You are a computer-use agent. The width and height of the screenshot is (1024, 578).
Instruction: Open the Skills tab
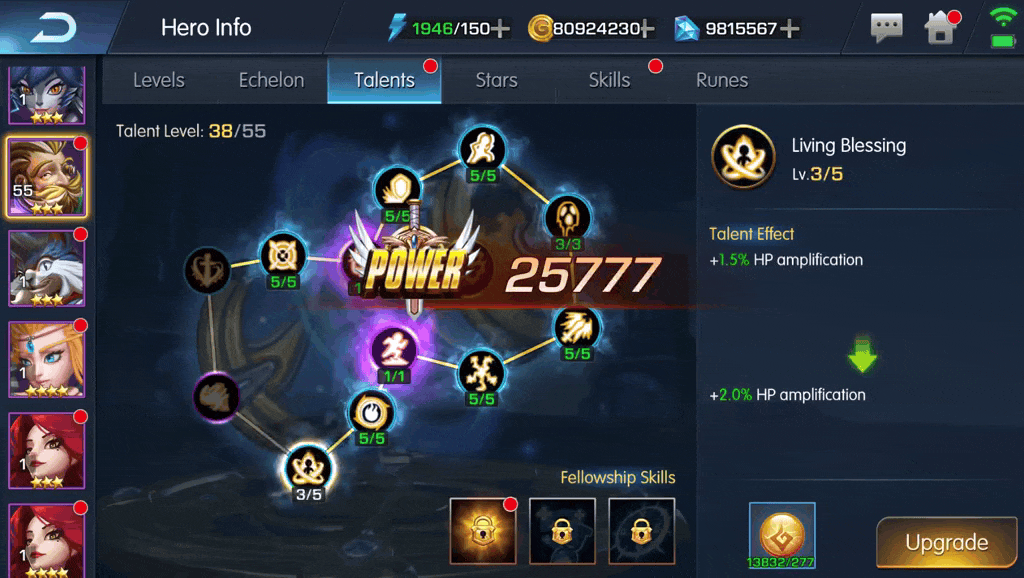coord(609,80)
